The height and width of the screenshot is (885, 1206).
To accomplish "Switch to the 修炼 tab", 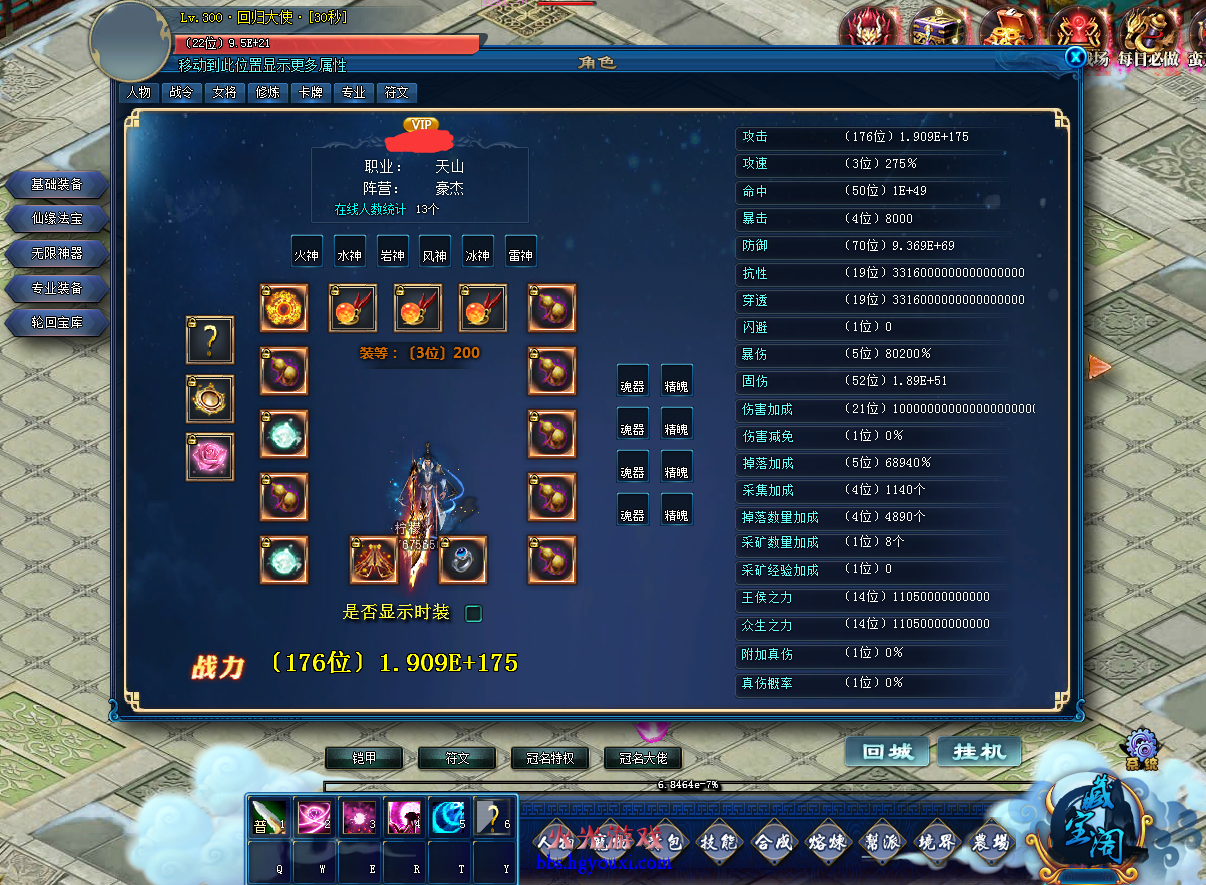I will point(268,93).
